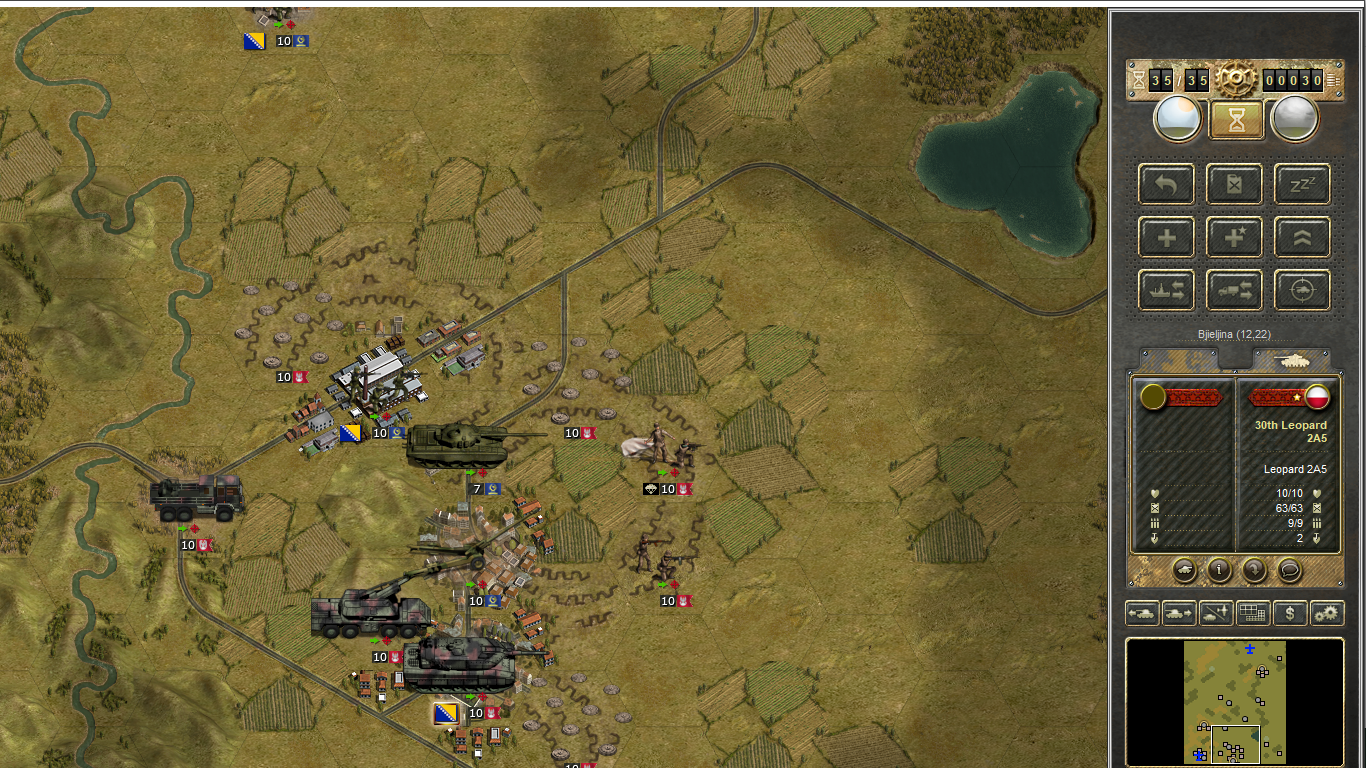Open the speech bubble button

pyautogui.click(x=1289, y=570)
